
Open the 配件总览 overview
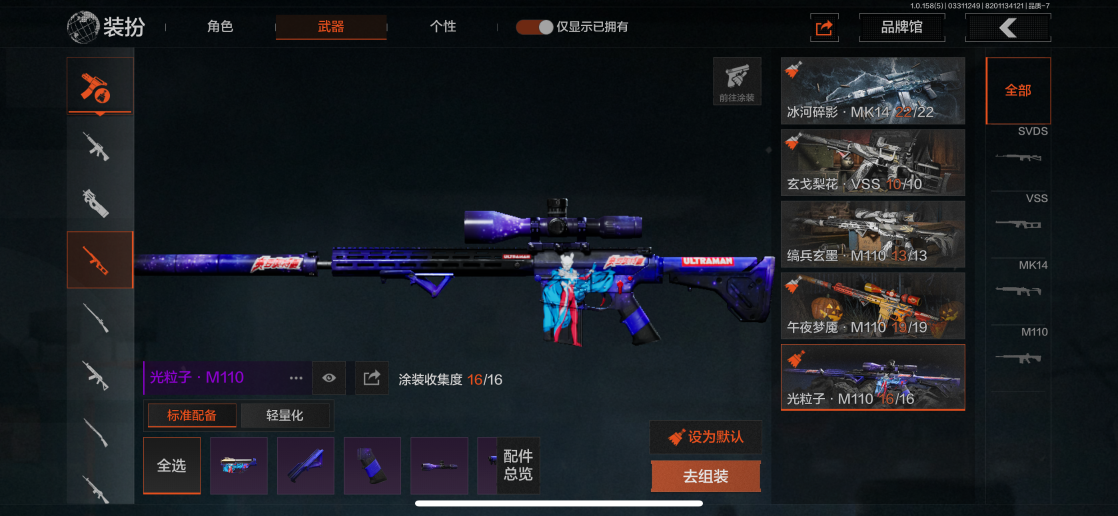(x=518, y=466)
